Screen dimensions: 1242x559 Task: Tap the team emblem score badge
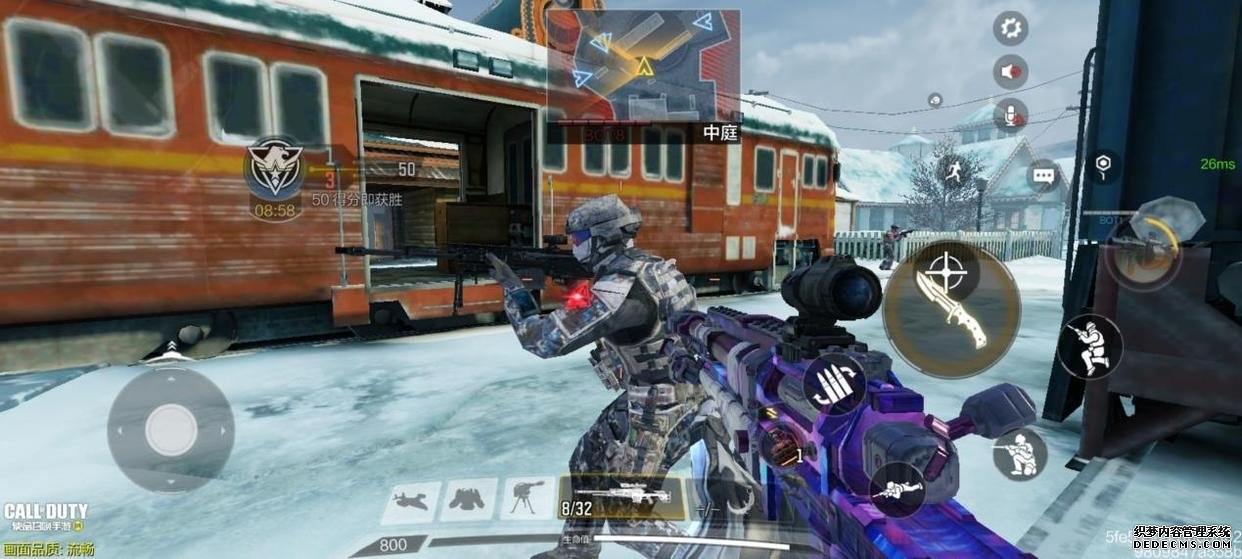[x=275, y=168]
